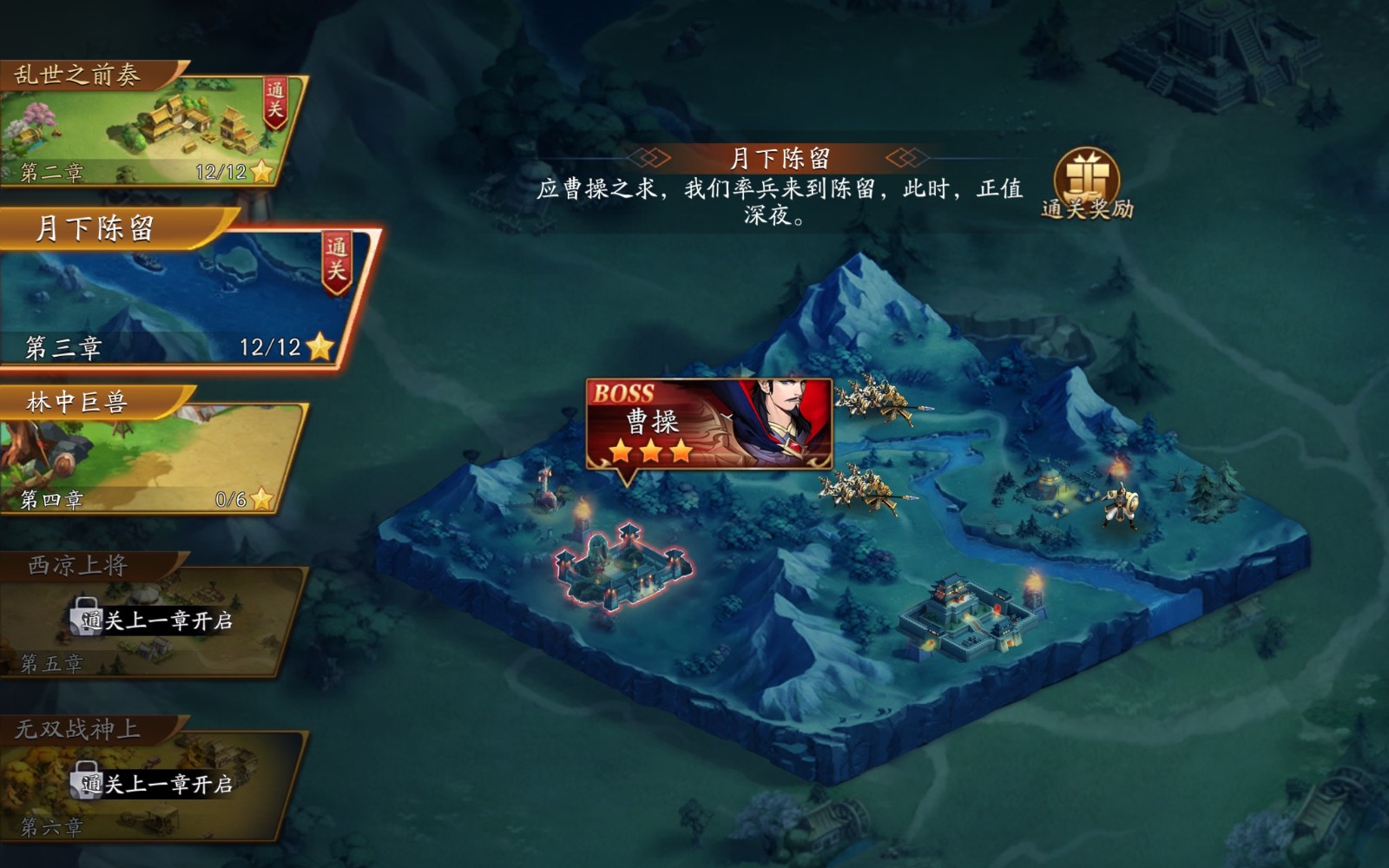Select the 第二章 chapter tab

pos(52,172)
